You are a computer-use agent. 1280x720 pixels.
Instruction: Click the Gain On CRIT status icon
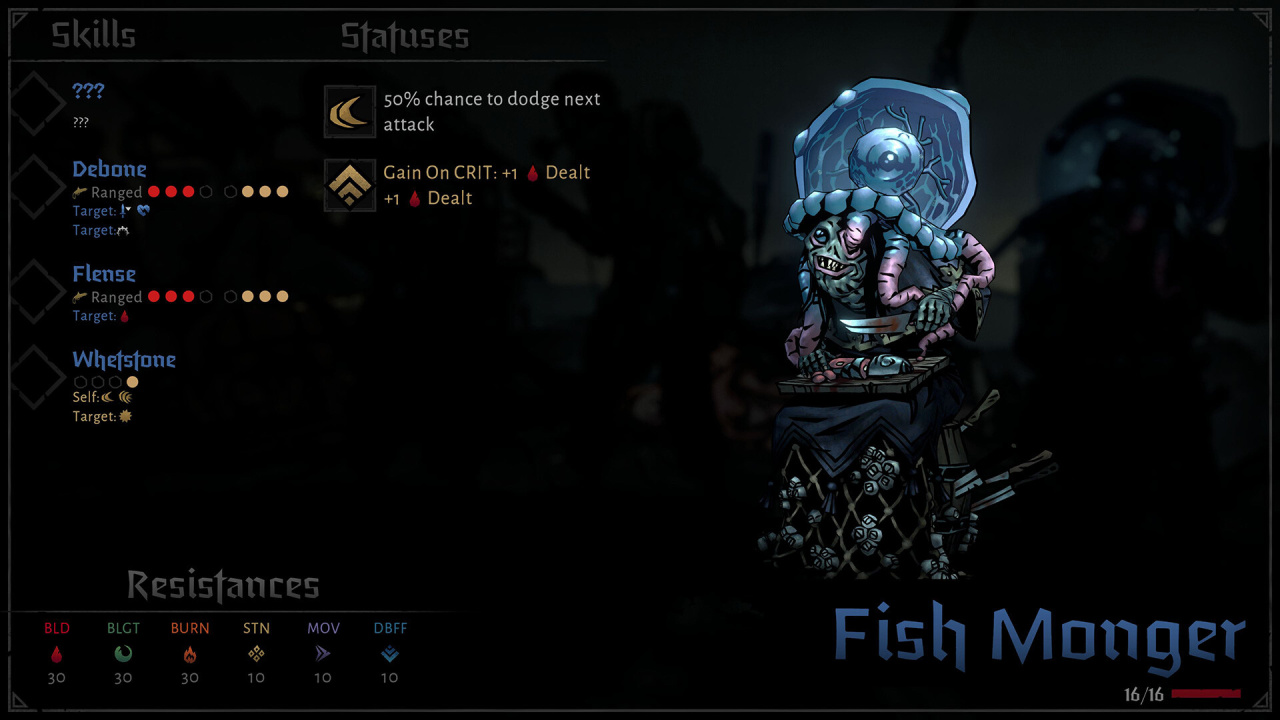[350, 185]
